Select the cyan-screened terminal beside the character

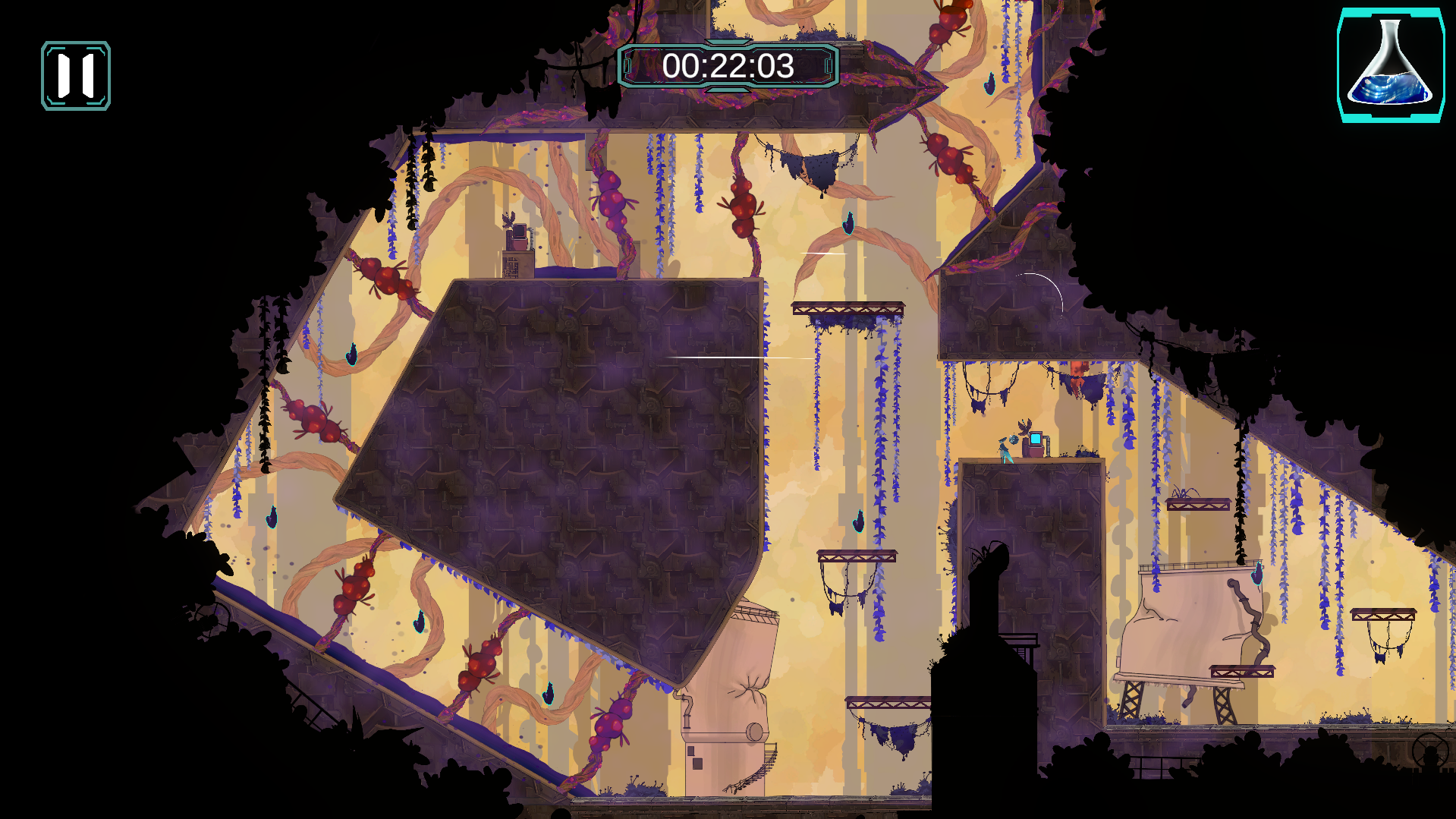(x=1036, y=439)
